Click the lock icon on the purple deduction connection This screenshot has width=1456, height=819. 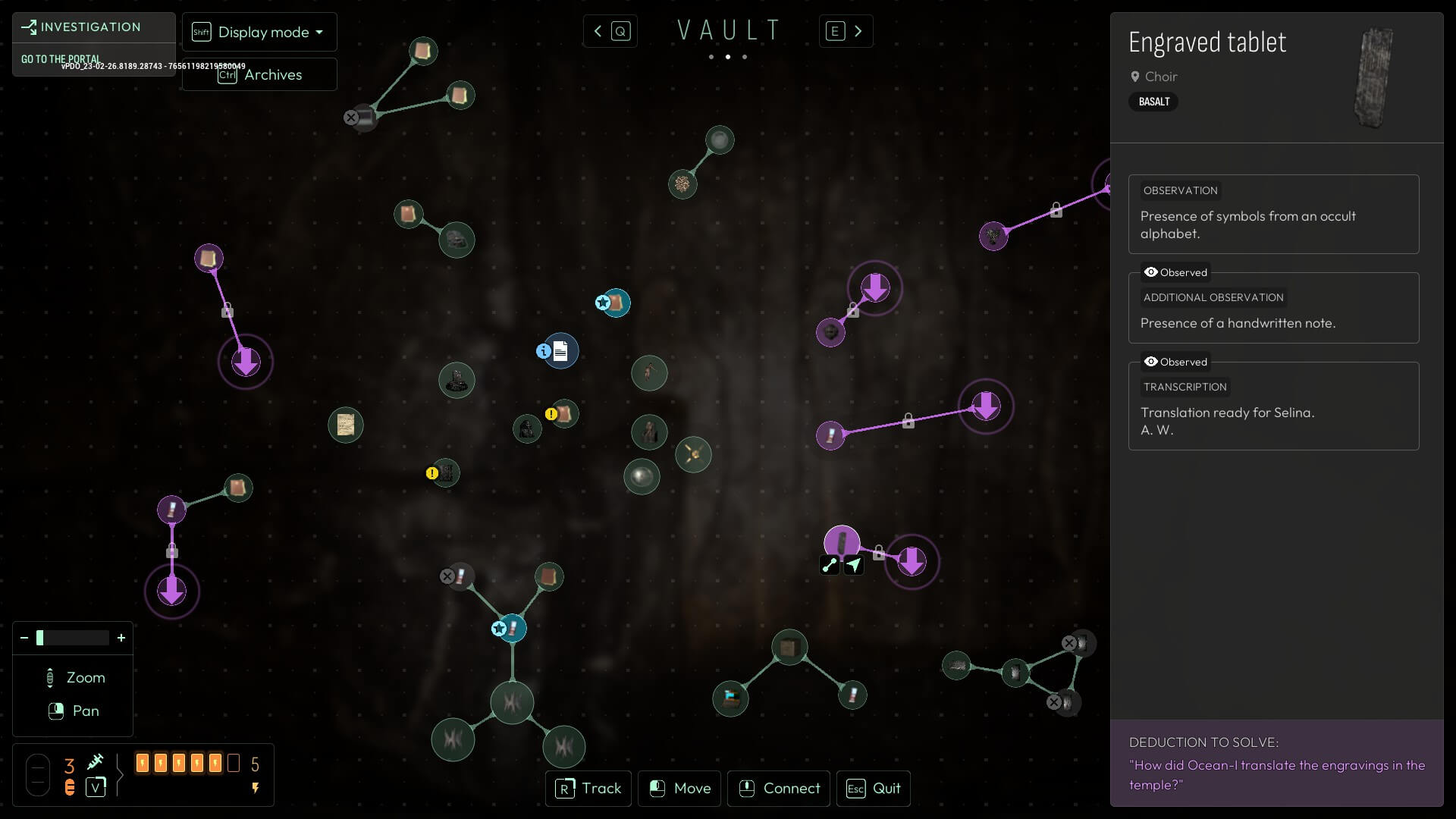[x=909, y=420]
